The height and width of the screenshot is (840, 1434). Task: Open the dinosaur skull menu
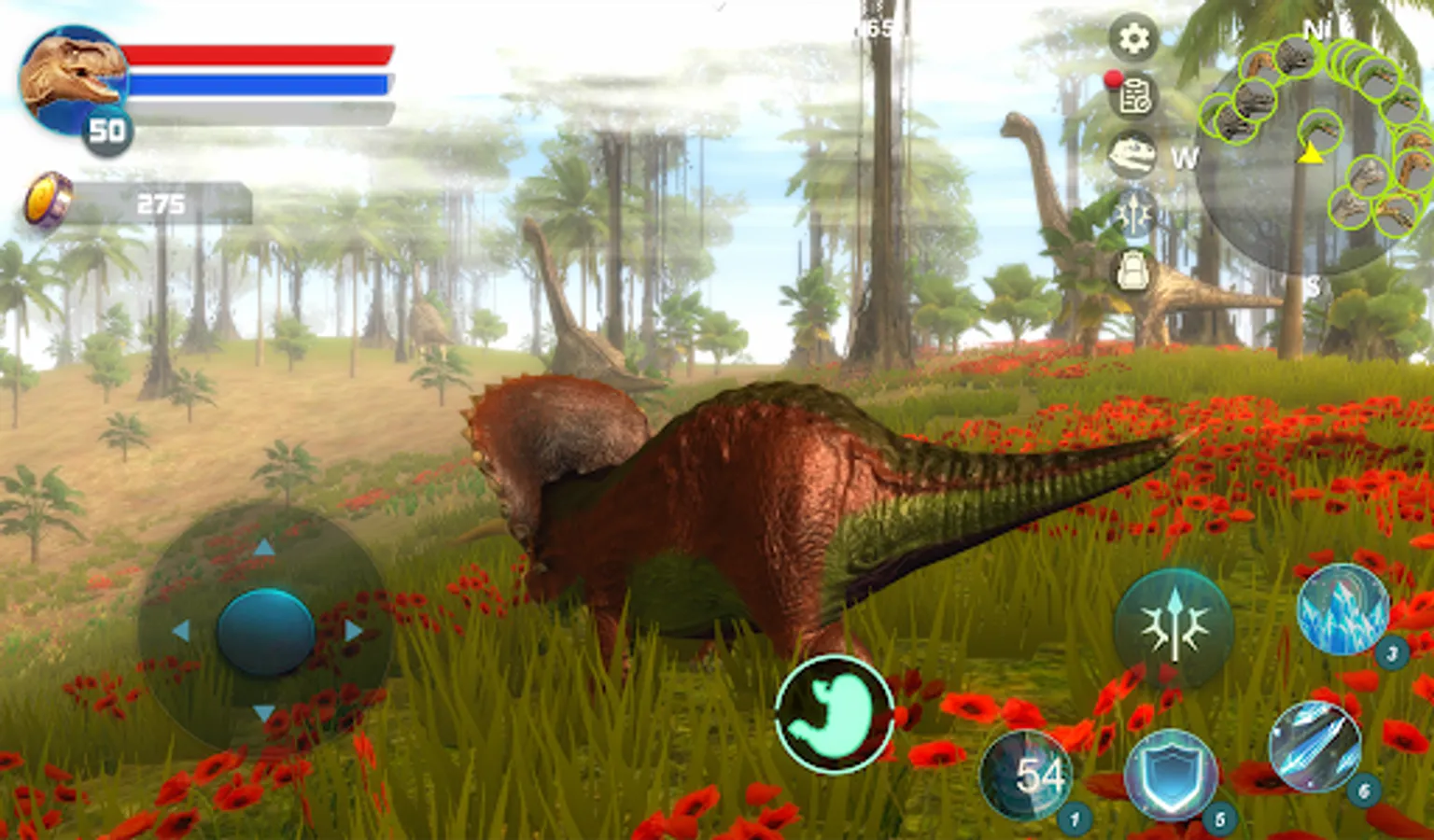[x=1133, y=154]
